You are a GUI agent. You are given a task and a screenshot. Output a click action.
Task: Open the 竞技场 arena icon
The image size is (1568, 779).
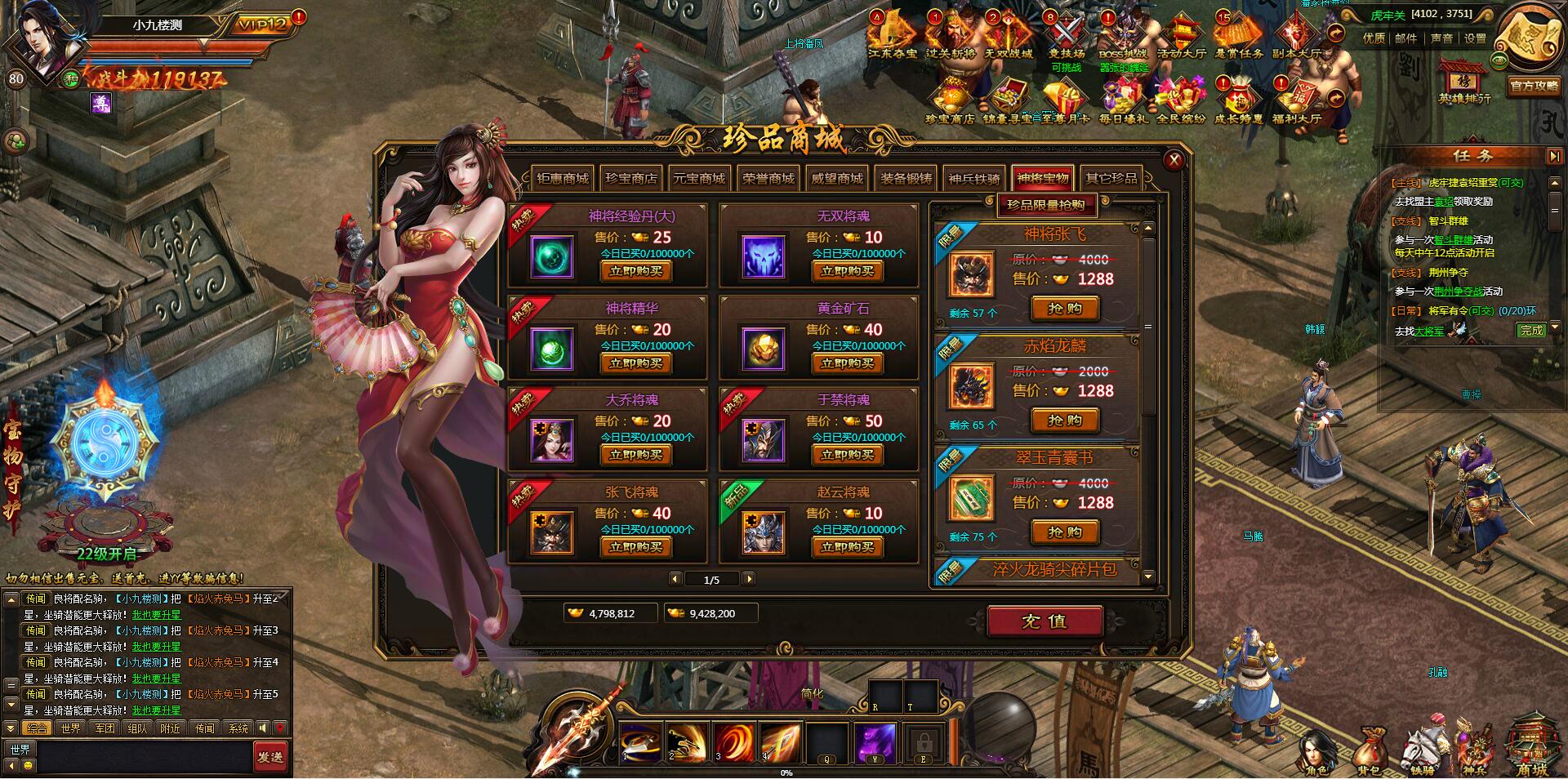pyautogui.click(x=1066, y=37)
